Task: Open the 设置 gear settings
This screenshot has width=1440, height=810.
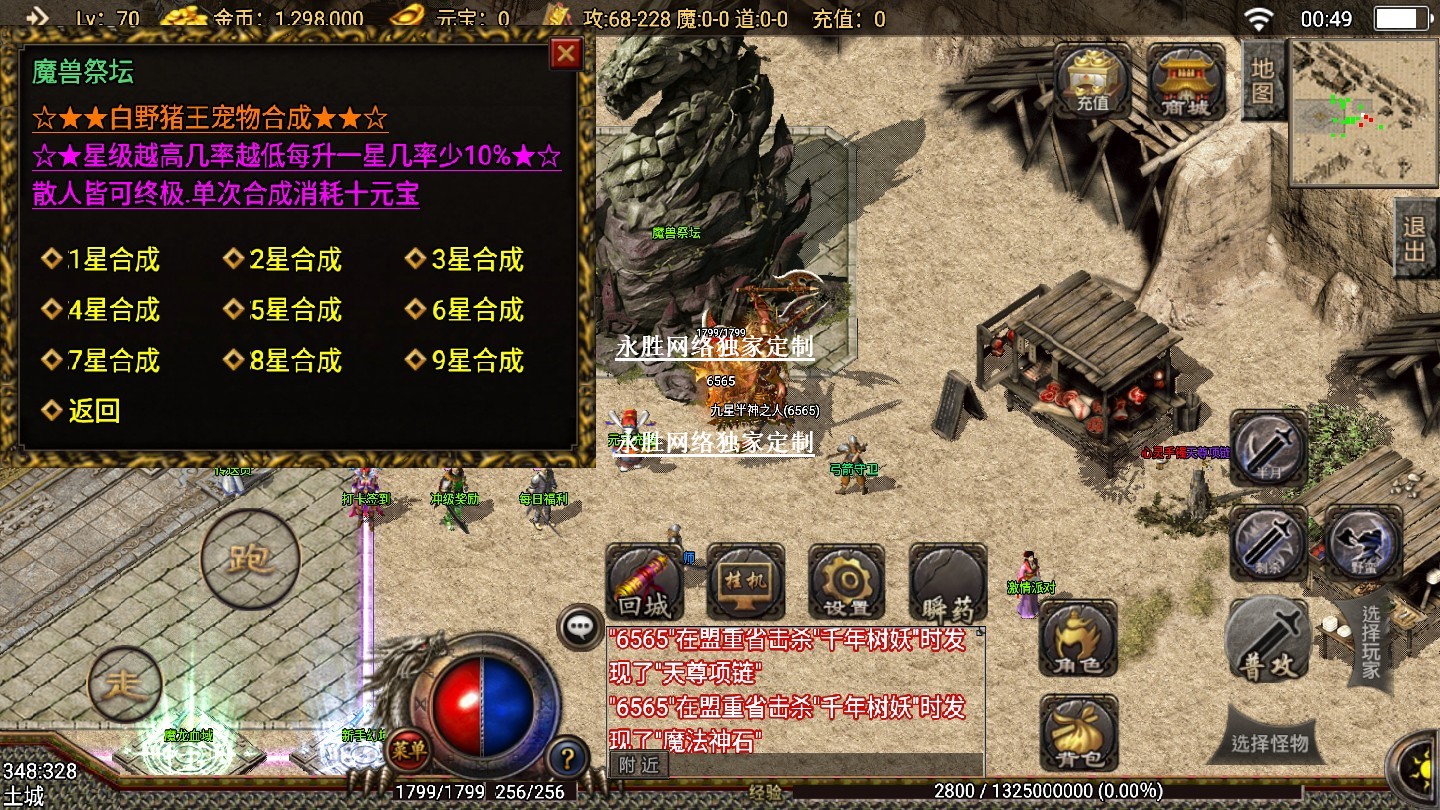Action: click(846, 583)
